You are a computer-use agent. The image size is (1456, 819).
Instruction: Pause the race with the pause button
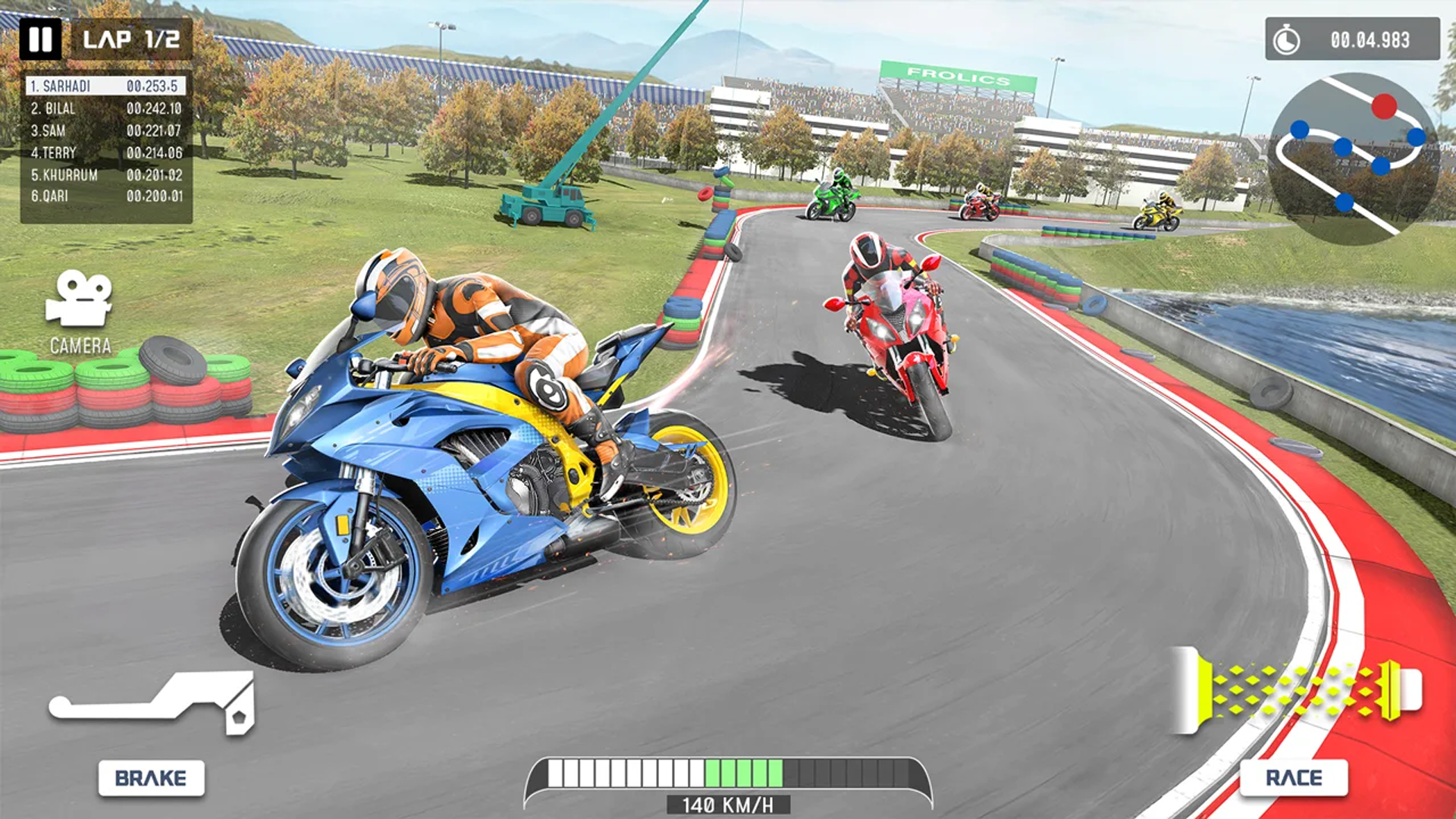coord(40,39)
